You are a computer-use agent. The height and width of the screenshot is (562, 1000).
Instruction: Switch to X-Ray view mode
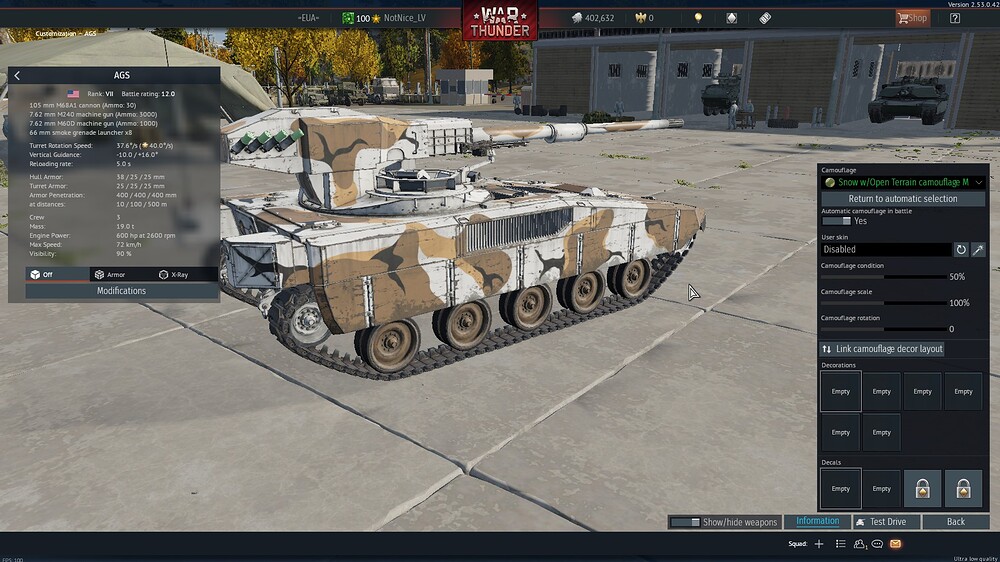176,274
